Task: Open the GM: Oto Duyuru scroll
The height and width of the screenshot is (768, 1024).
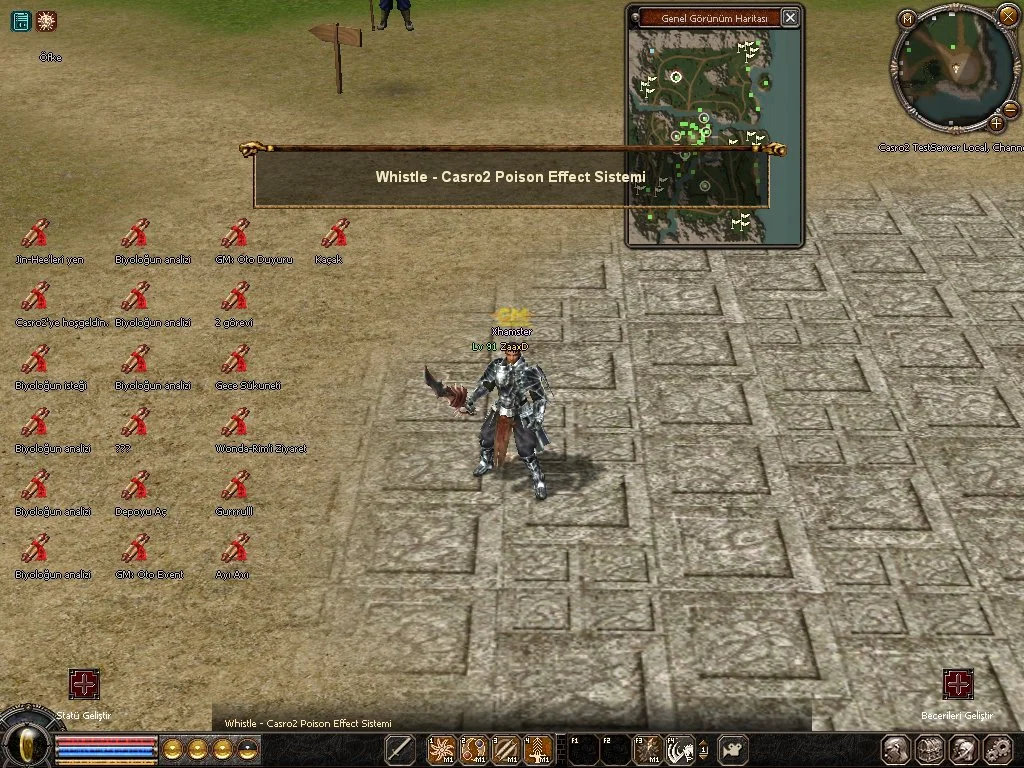Action: click(236, 234)
